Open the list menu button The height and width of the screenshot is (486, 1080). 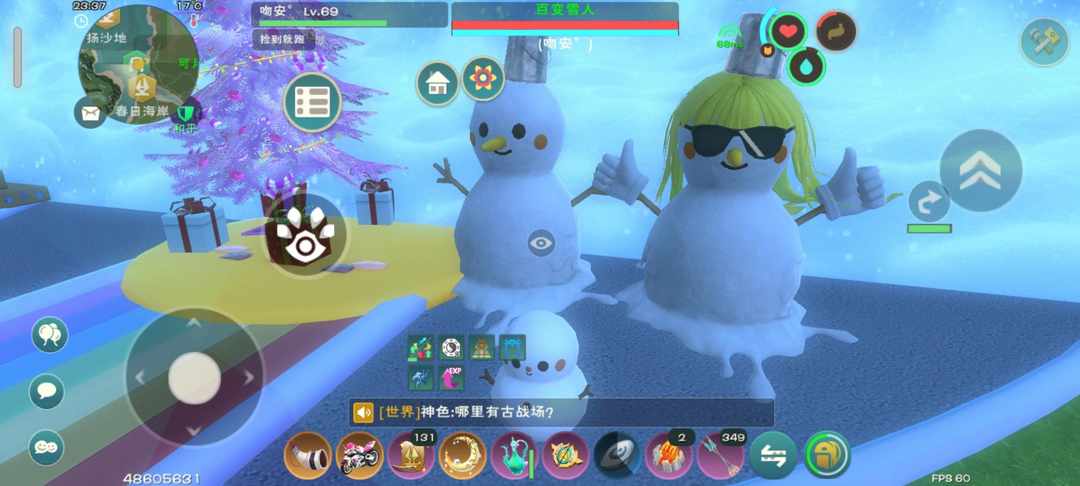point(312,102)
